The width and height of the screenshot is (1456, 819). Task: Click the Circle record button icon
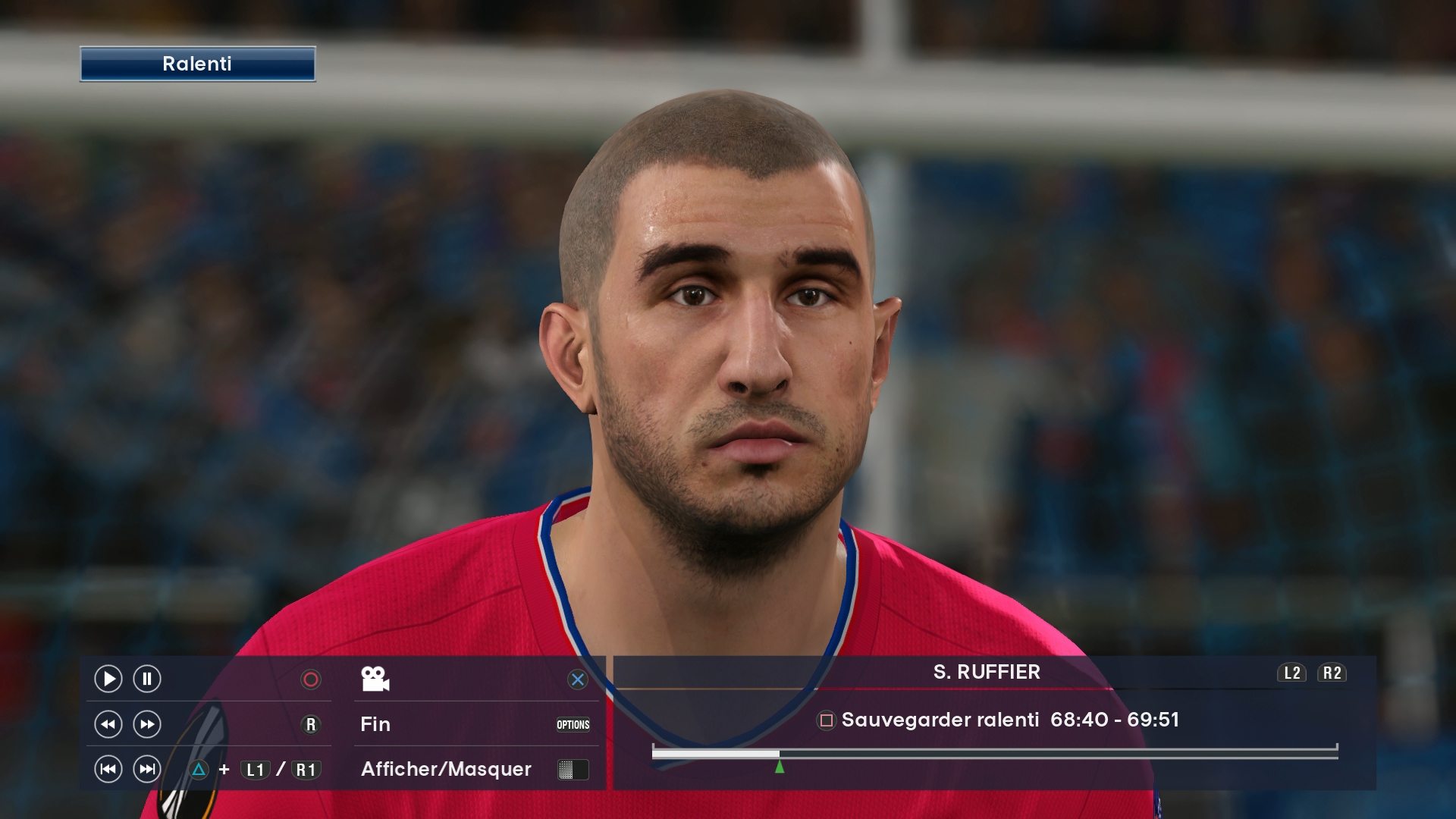point(311,679)
